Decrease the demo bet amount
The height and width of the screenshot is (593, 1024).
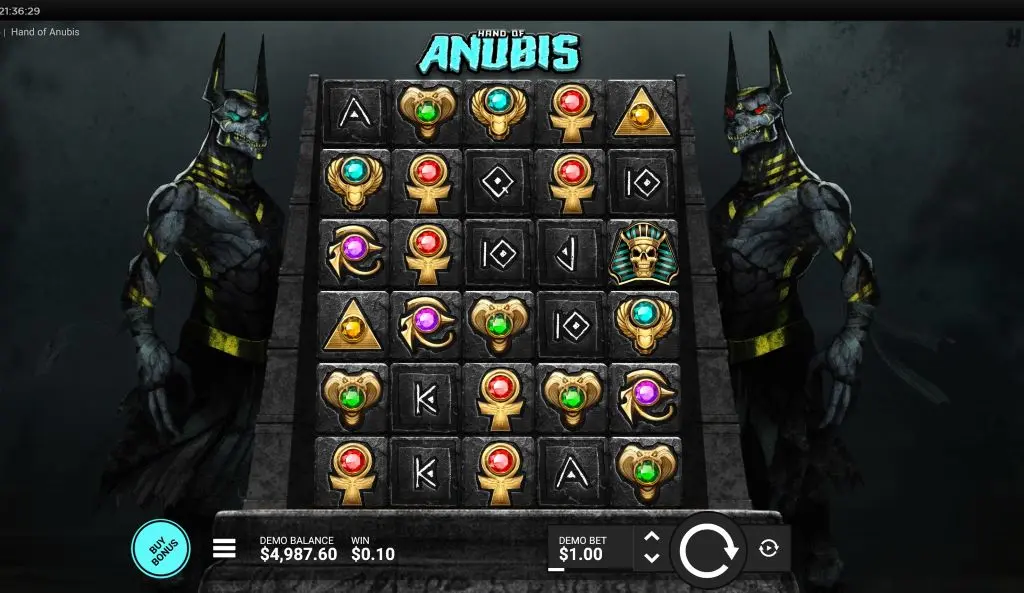tap(651, 558)
